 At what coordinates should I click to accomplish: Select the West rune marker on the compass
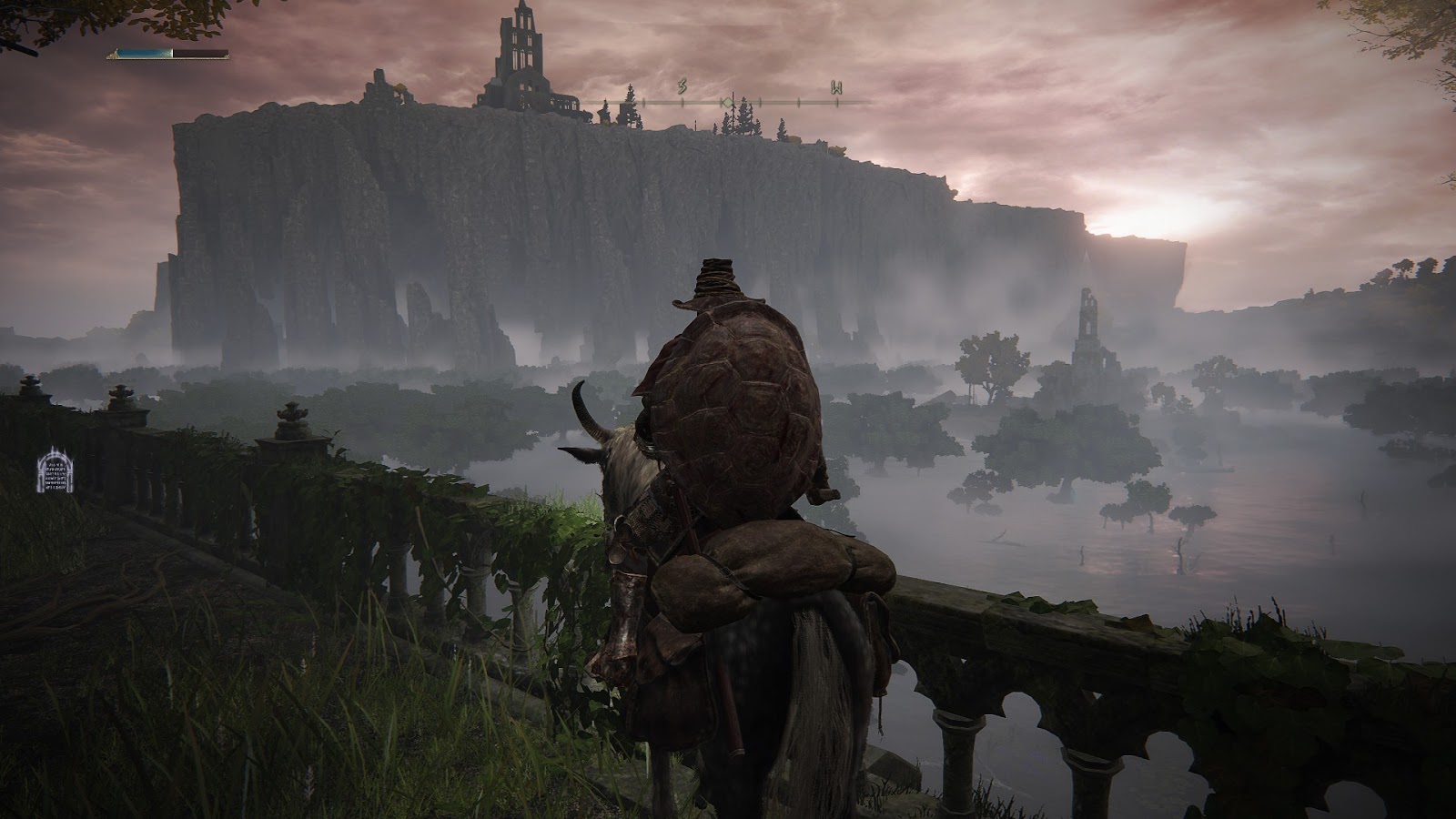pyautogui.click(x=837, y=87)
